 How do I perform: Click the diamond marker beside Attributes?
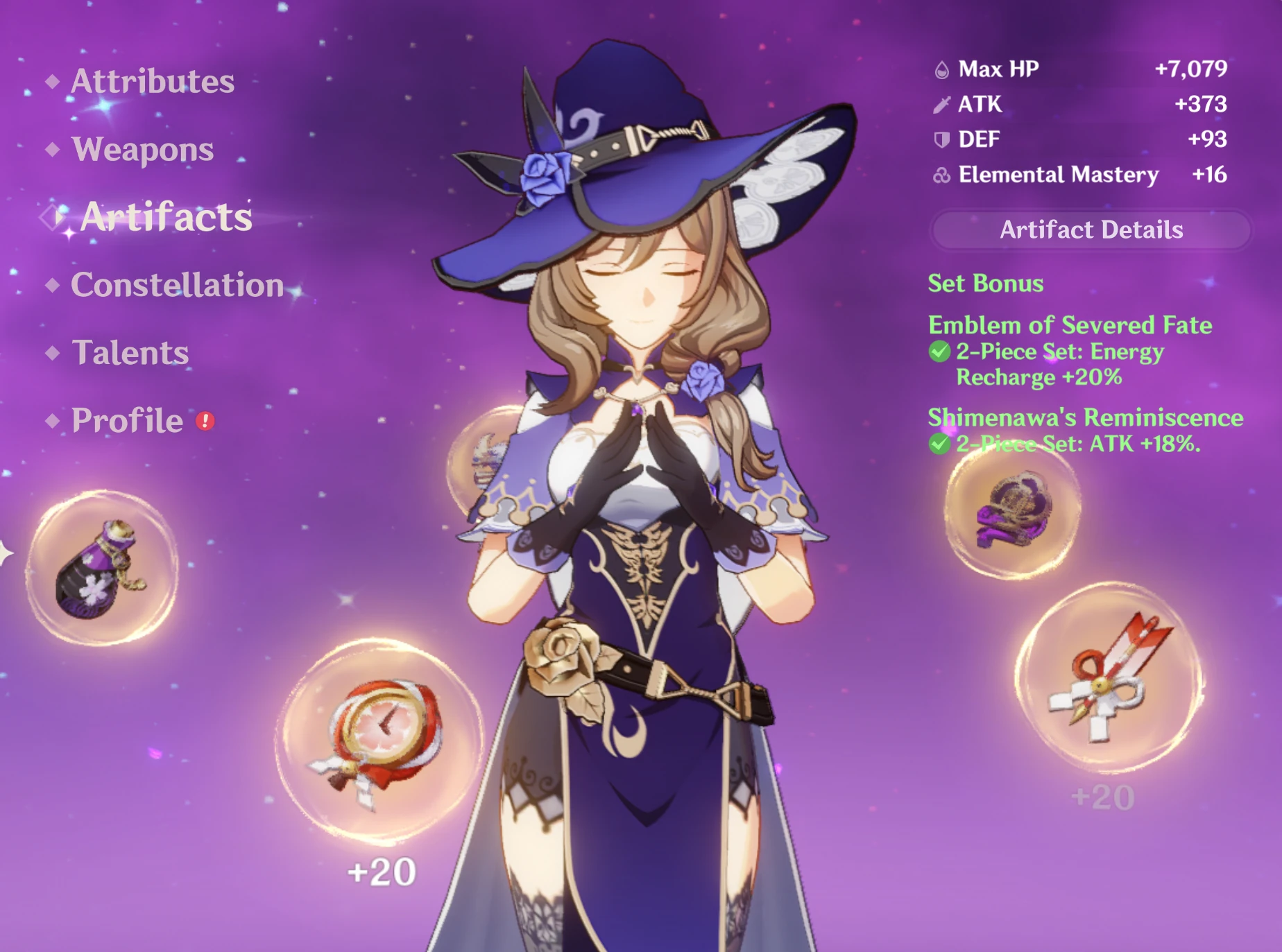click(52, 83)
